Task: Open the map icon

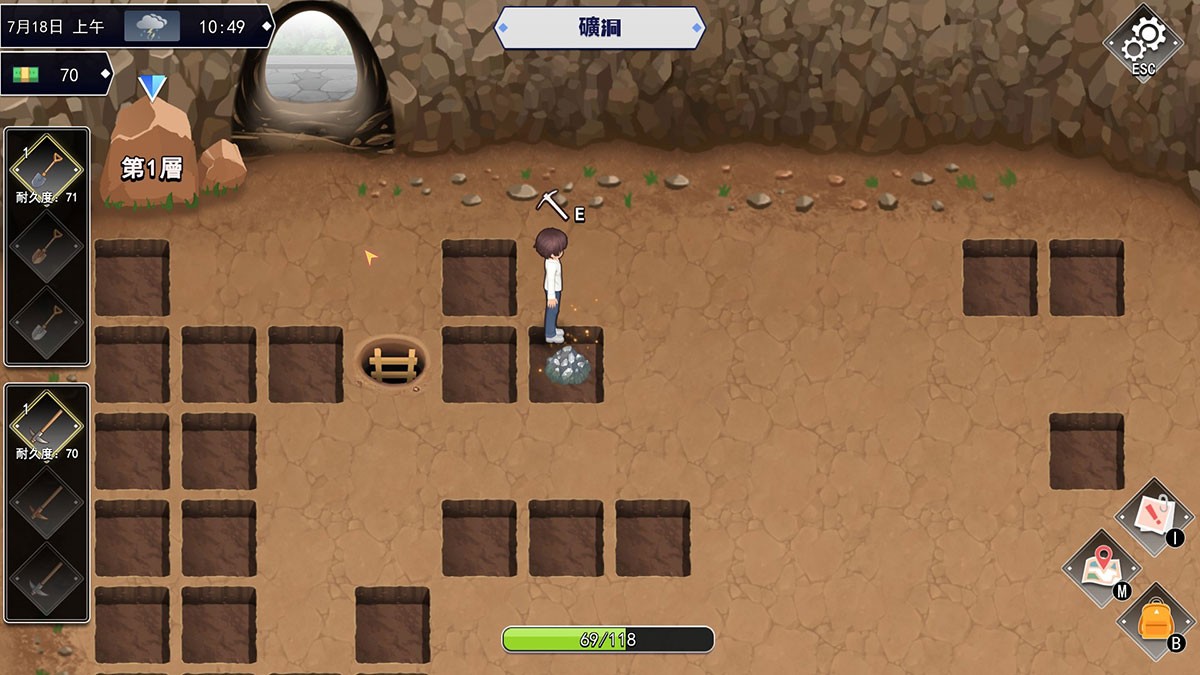Action: [x=1101, y=568]
